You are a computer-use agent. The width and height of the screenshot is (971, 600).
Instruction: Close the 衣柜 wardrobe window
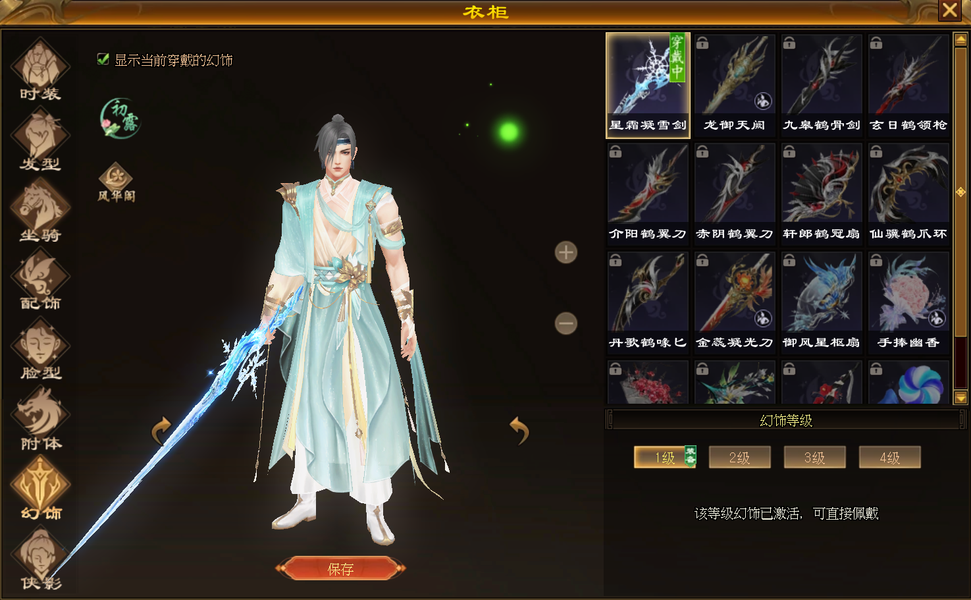coord(949,11)
